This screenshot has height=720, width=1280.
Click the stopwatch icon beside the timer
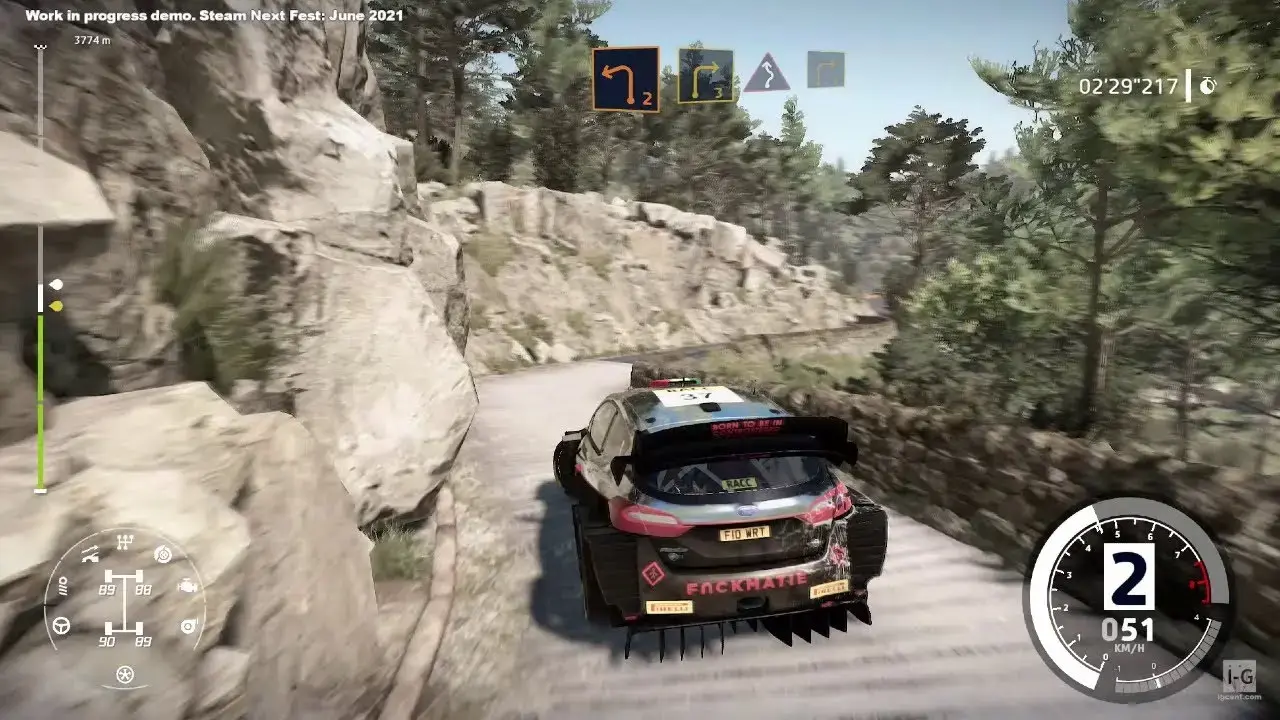[x=1208, y=86]
